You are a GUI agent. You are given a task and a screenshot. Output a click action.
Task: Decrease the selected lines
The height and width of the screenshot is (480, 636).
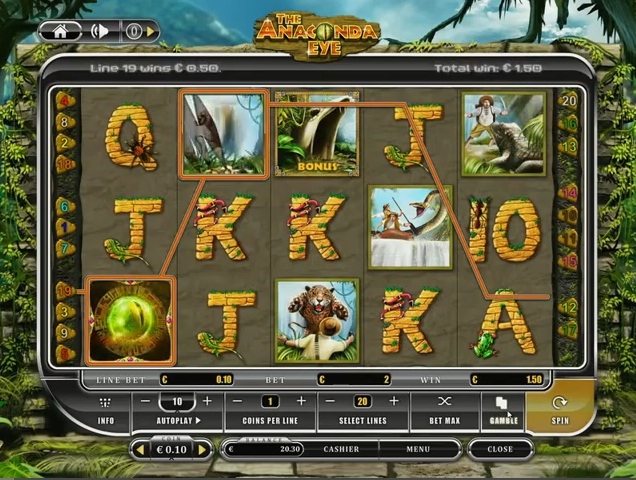[x=333, y=401]
